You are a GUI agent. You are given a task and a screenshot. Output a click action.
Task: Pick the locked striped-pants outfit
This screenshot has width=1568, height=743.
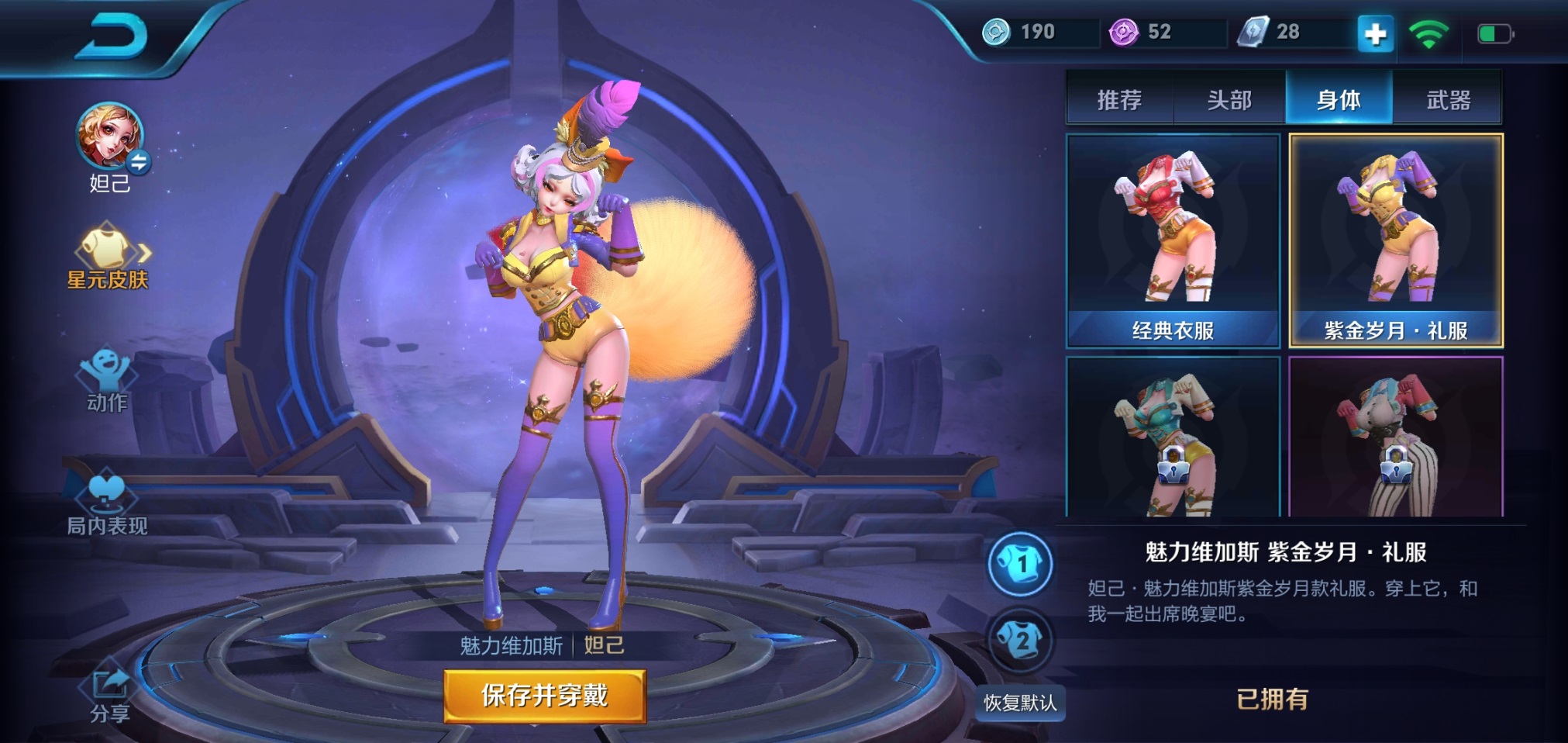tap(1395, 437)
